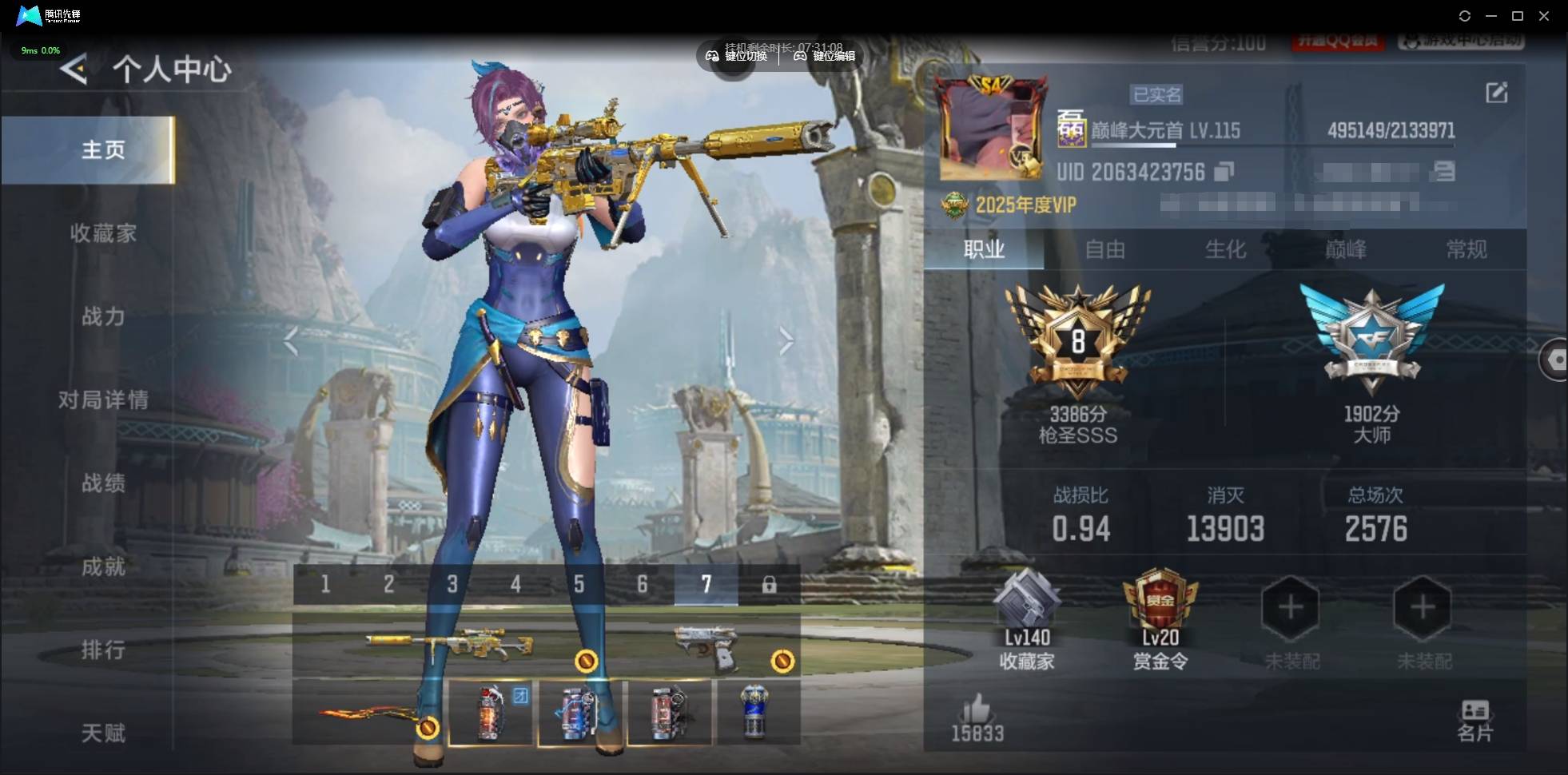This screenshot has width=1568, height=775.
Task: Give a like with the thumbs-up icon
Action: pos(977,711)
